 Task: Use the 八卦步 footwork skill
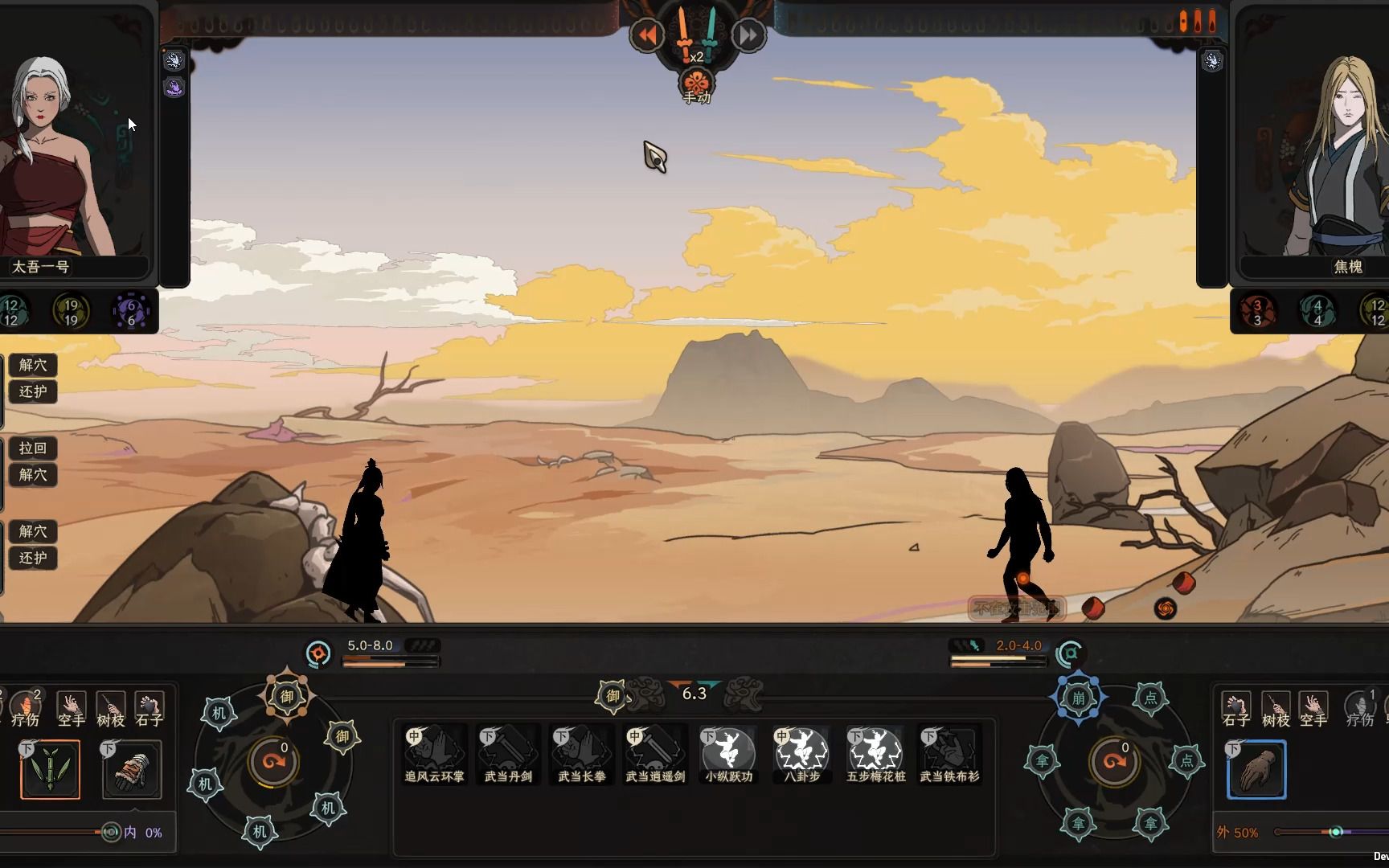[802, 753]
